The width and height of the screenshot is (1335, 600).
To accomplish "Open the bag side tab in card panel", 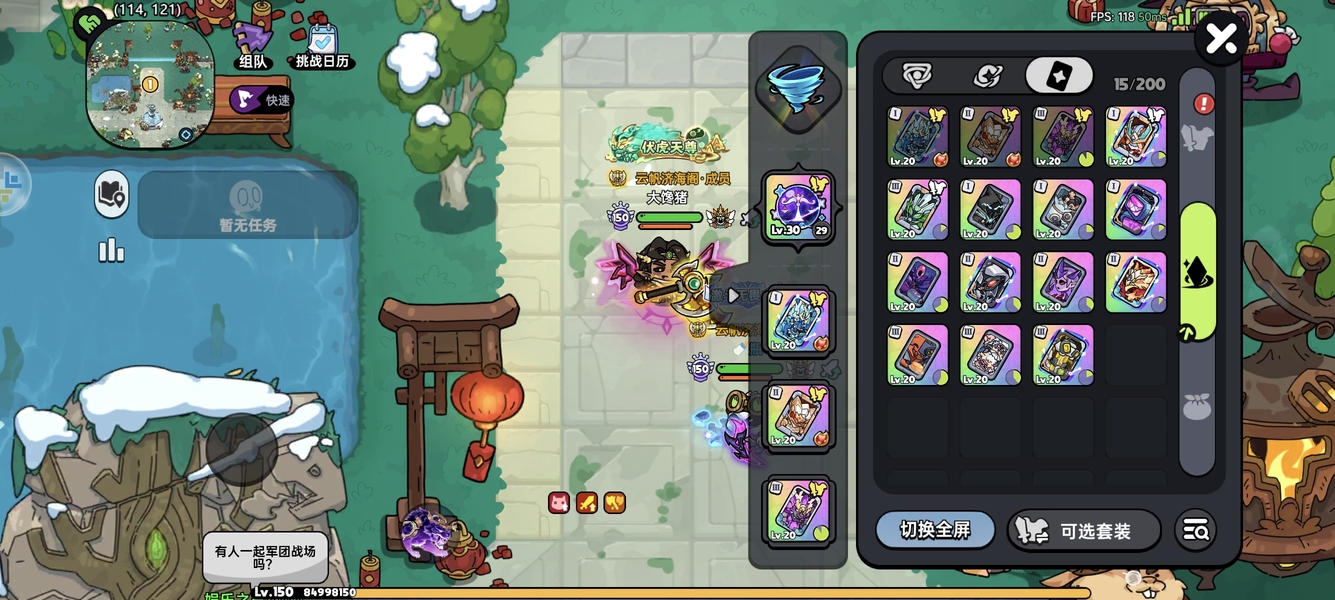I will [x=1197, y=406].
